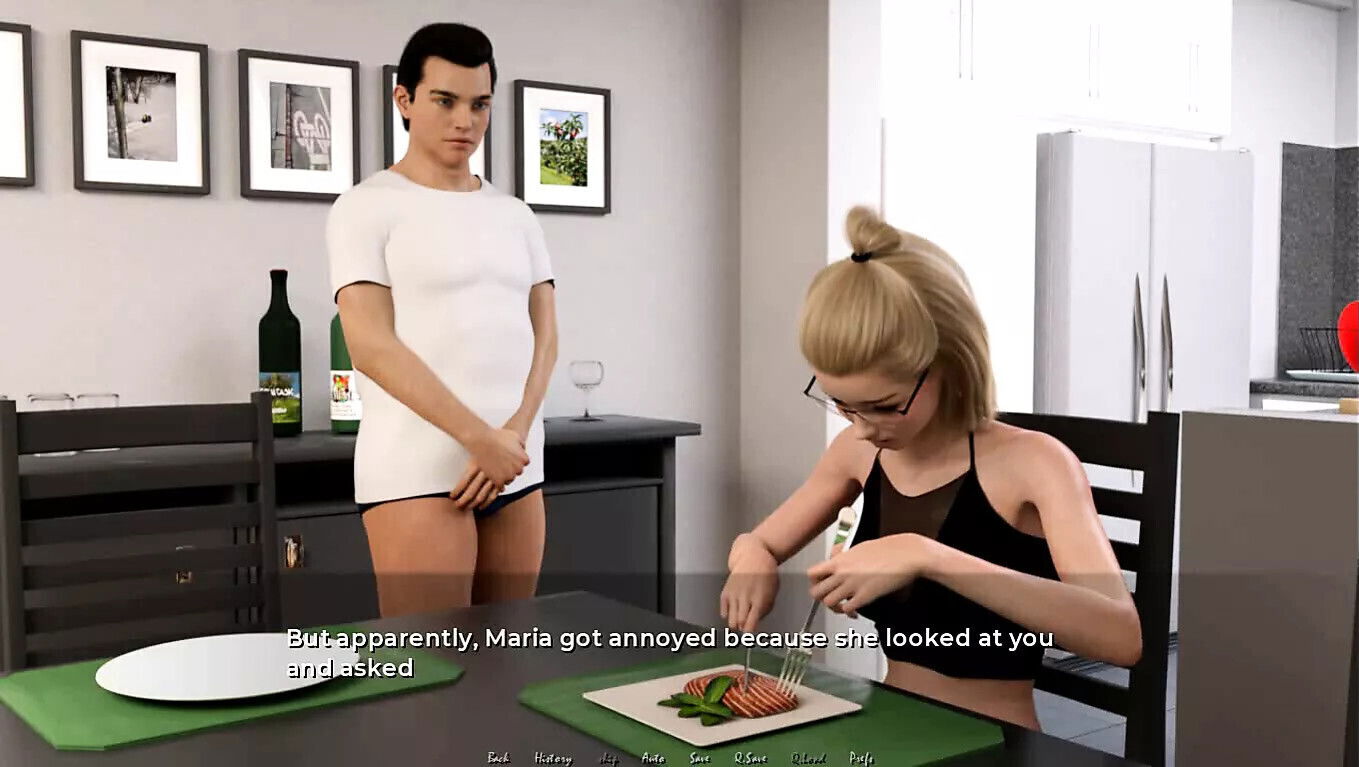
Task: Perform a Q.Save quick save
Action: point(751,759)
